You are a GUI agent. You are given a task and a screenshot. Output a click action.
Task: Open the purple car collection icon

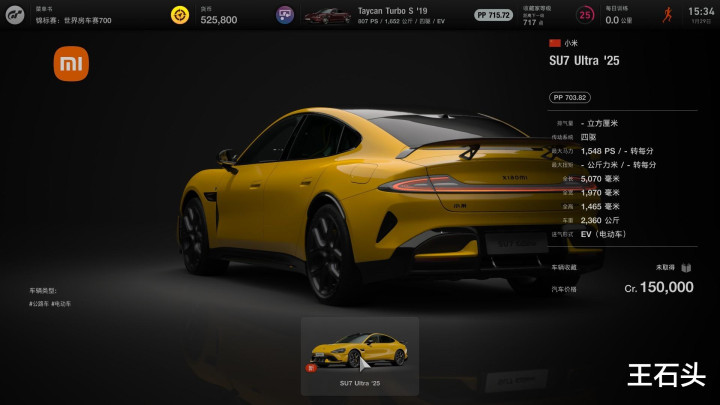pos(285,15)
